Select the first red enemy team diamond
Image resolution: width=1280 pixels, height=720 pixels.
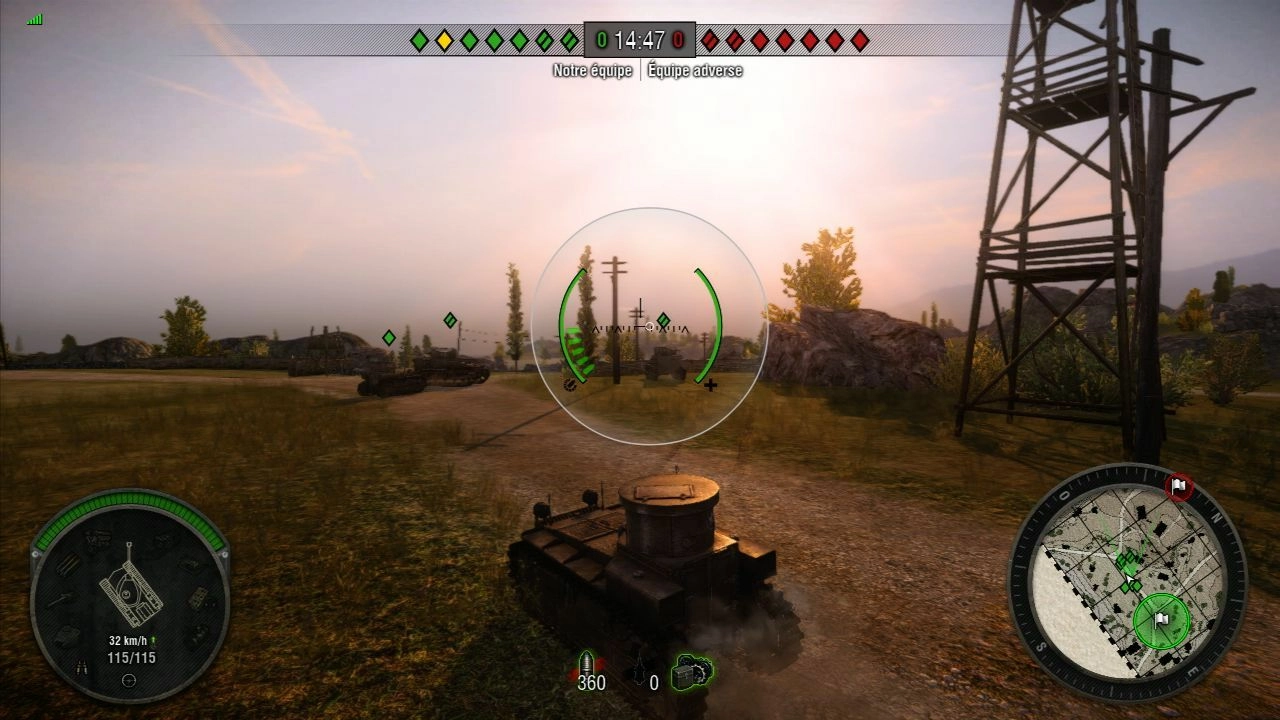click(710, 40)
